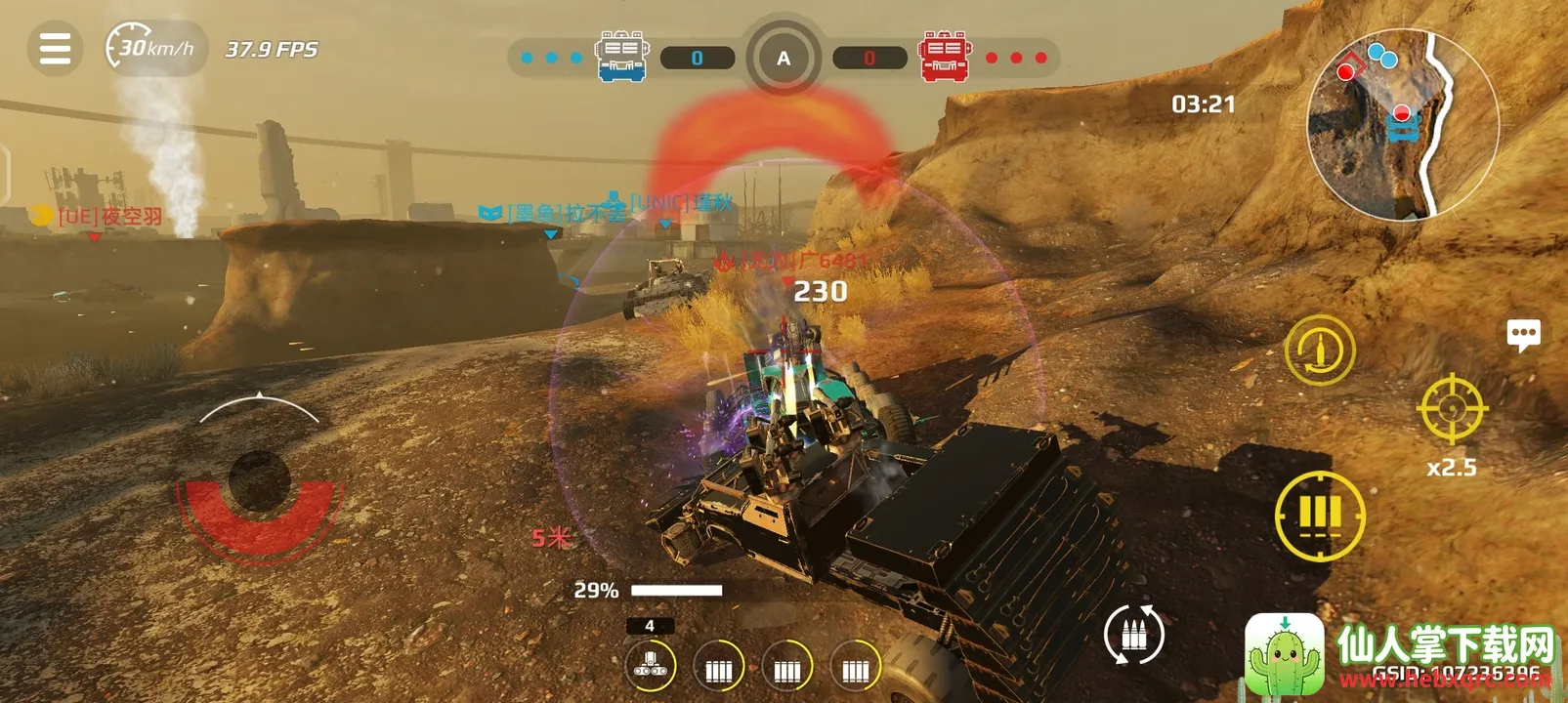Open the hamburger menu
This screenshot has height=703, width=1568.
(55, 48)
